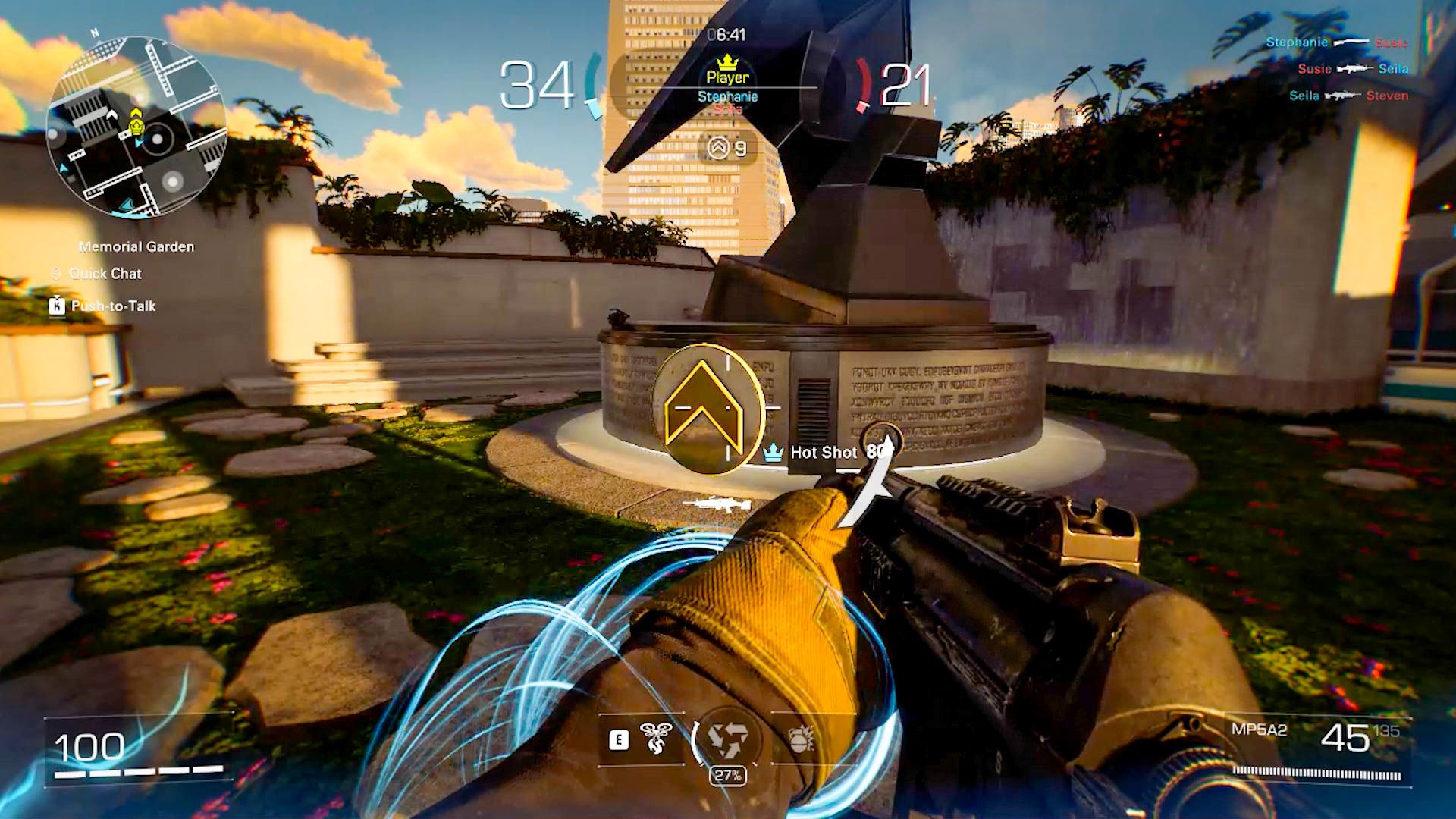Open the Quick Chat option

point(105,273)
